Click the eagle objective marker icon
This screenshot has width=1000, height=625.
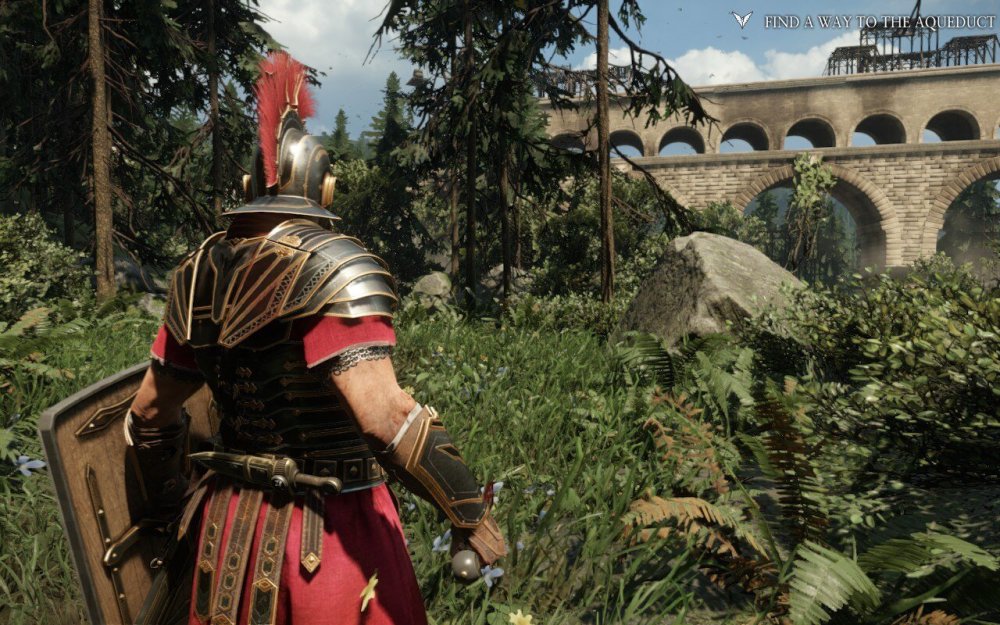tap(741, 20)
